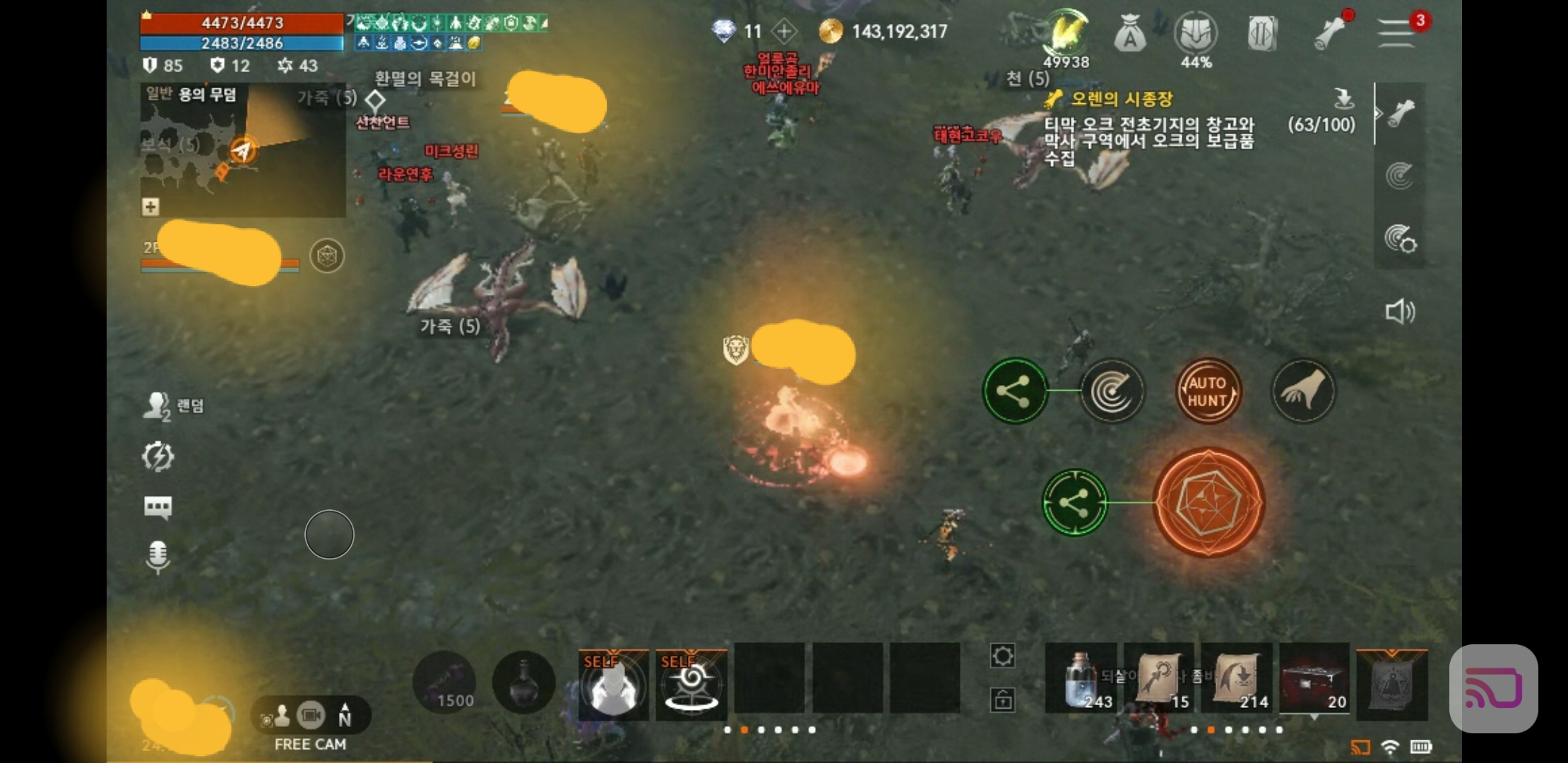Toggle the speaker sound icon

point(1399,312)
